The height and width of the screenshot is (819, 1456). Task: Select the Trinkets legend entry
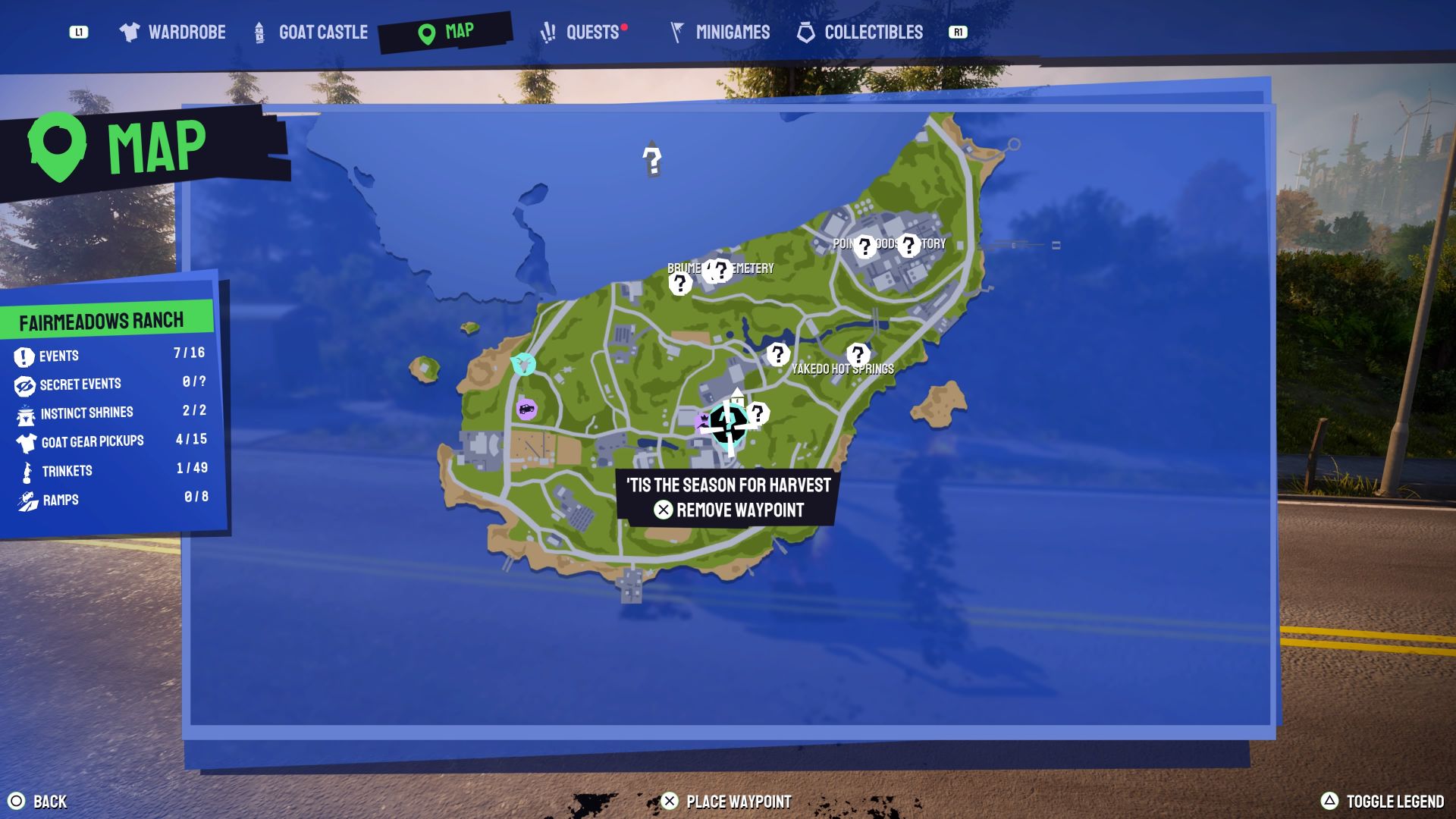pos(67,471)
